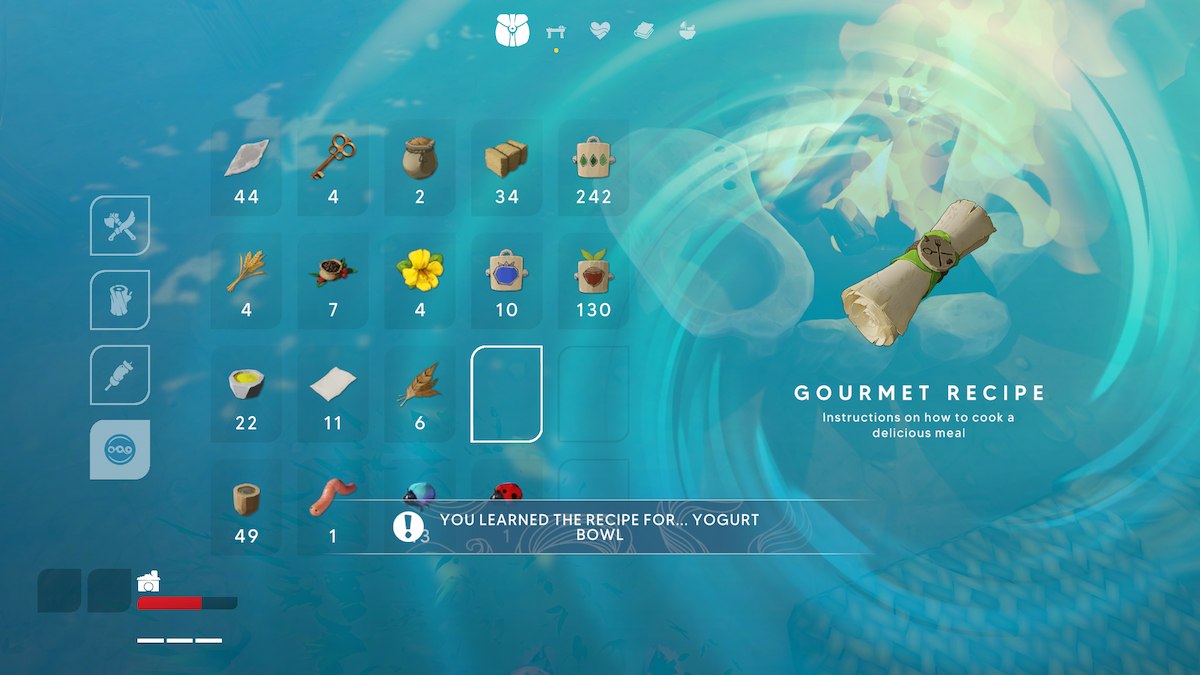Select the white folded cloth slot

pyautogui.click(x=333, y=393)
